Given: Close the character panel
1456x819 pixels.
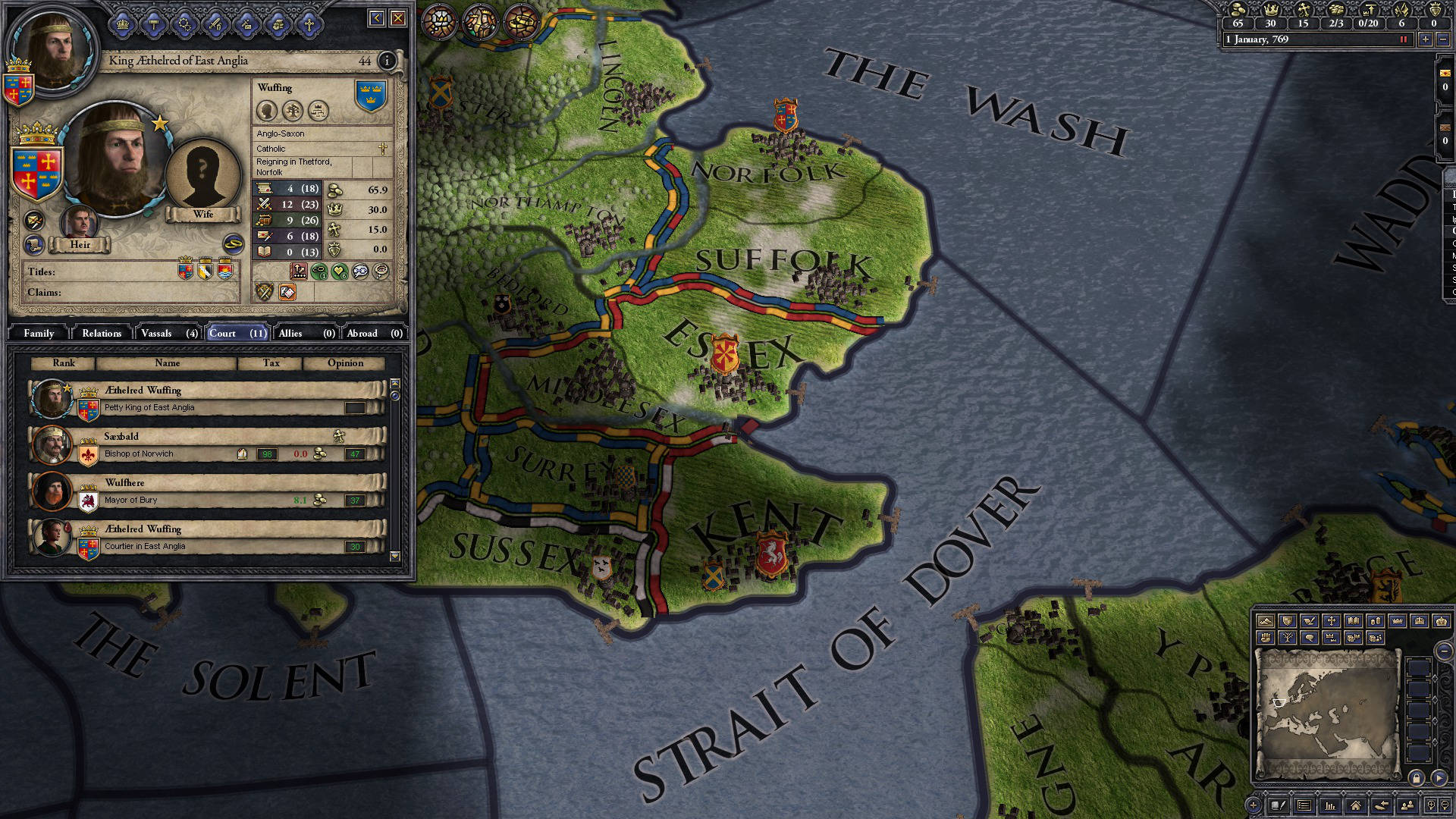Looking at the screenshot, I should tap(398, 17).
